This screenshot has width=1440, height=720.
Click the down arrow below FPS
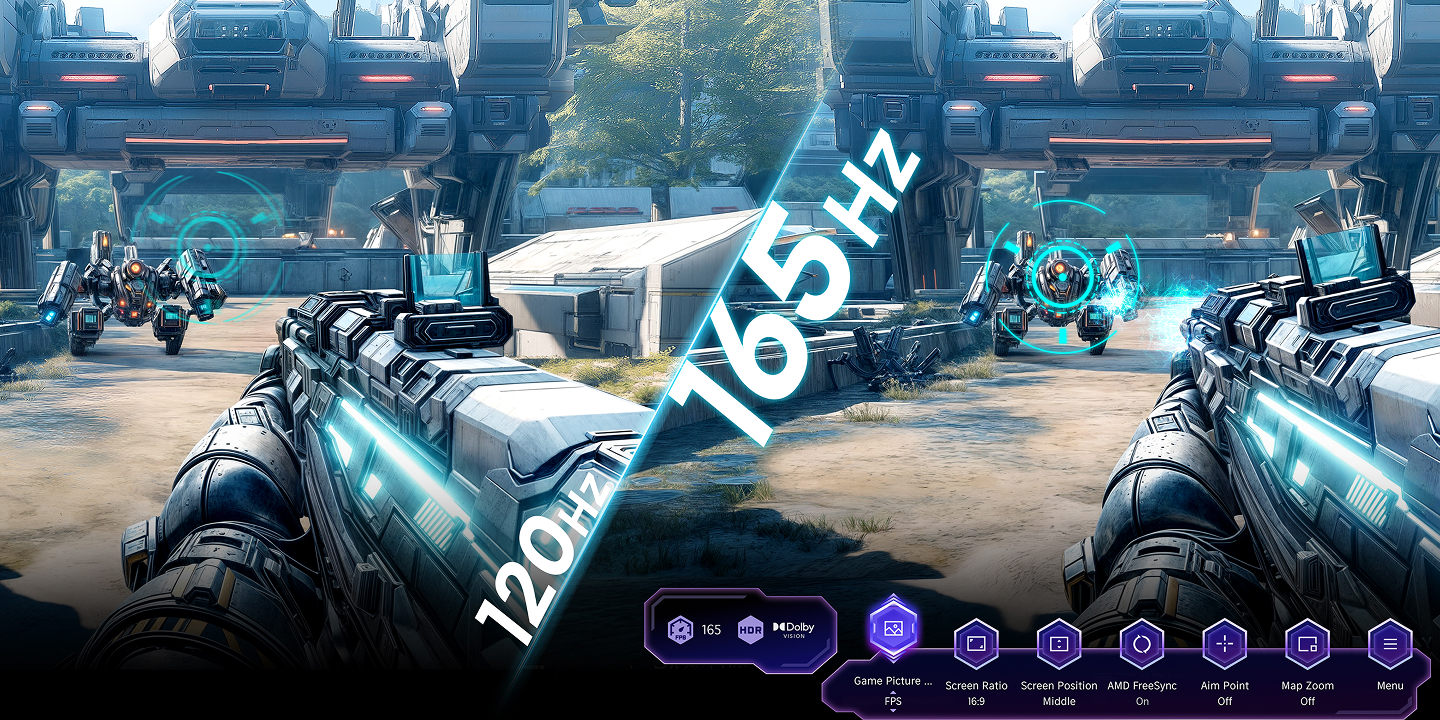point(893,710)
